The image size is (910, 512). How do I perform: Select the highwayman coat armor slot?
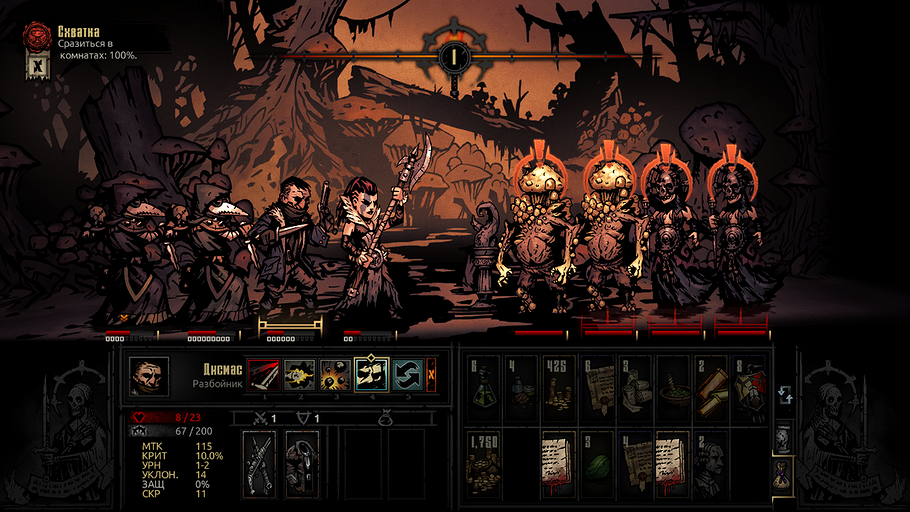pos(301,463)
